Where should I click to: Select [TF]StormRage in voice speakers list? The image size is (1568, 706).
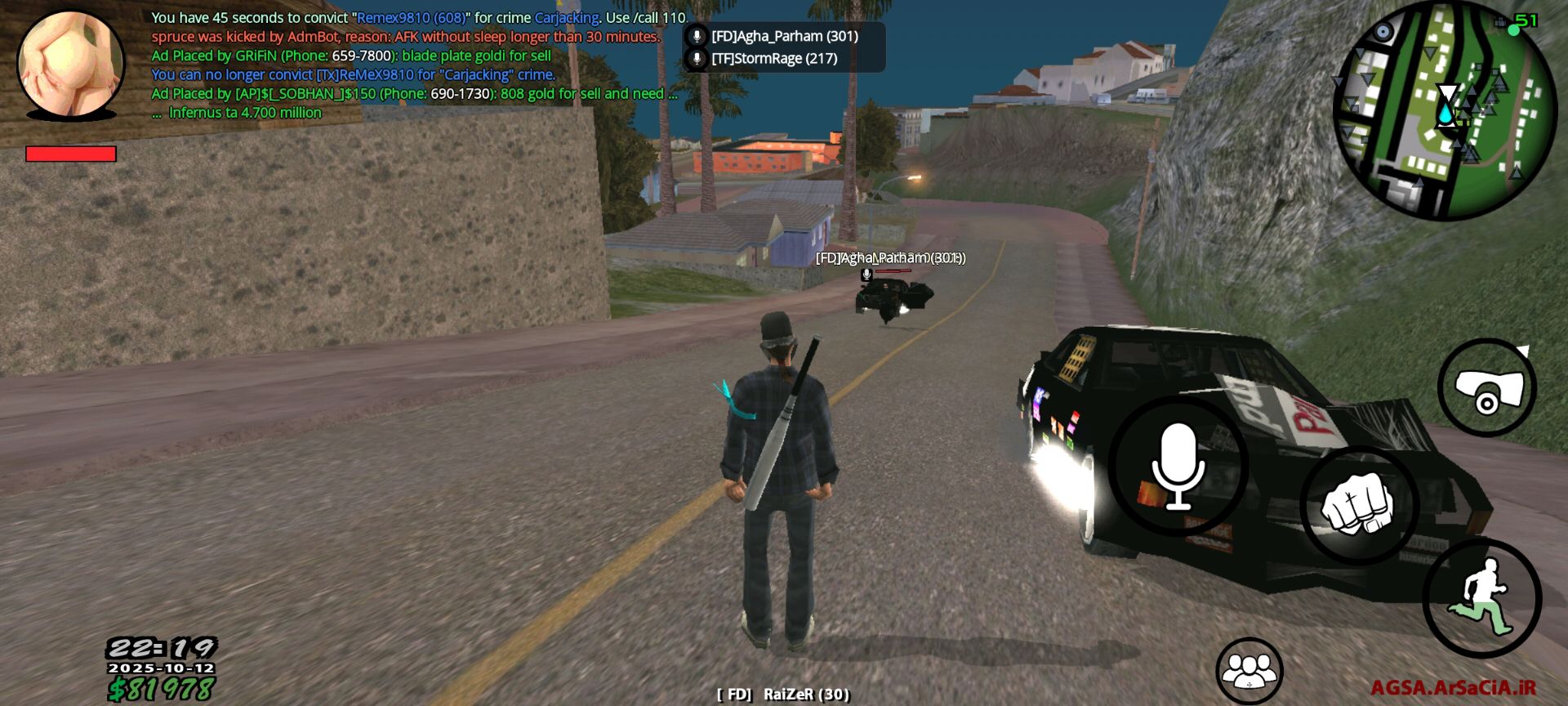773,59
